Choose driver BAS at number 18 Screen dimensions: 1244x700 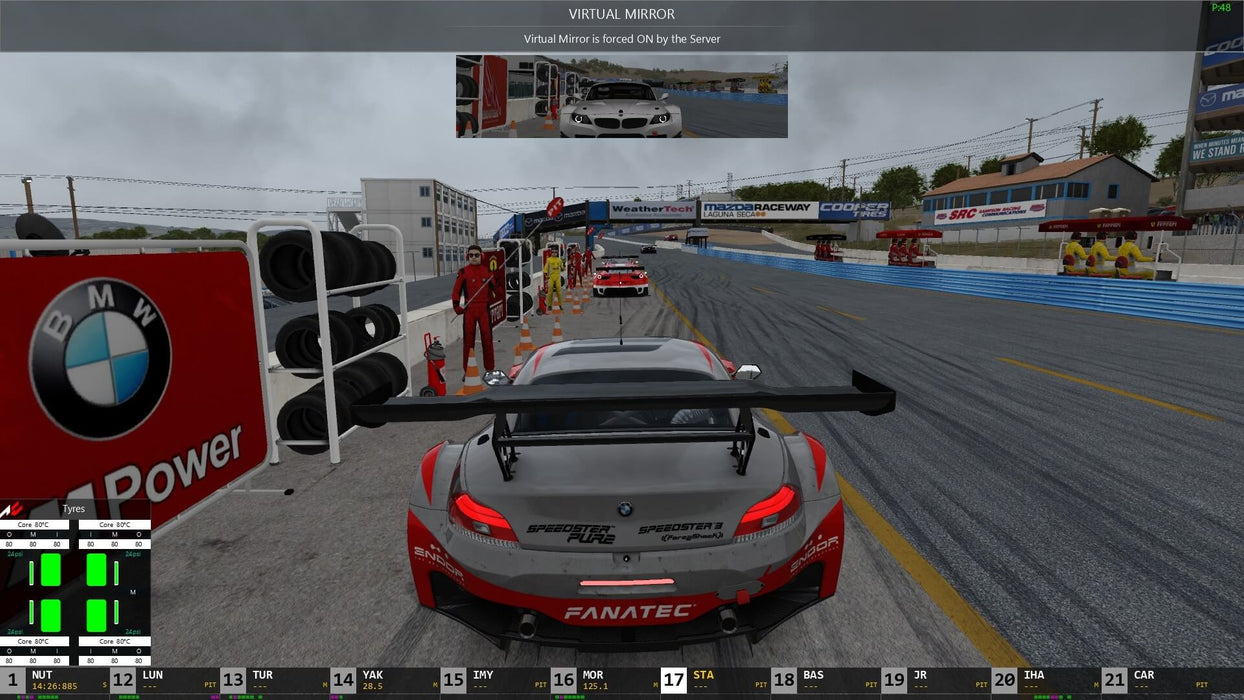825,680
